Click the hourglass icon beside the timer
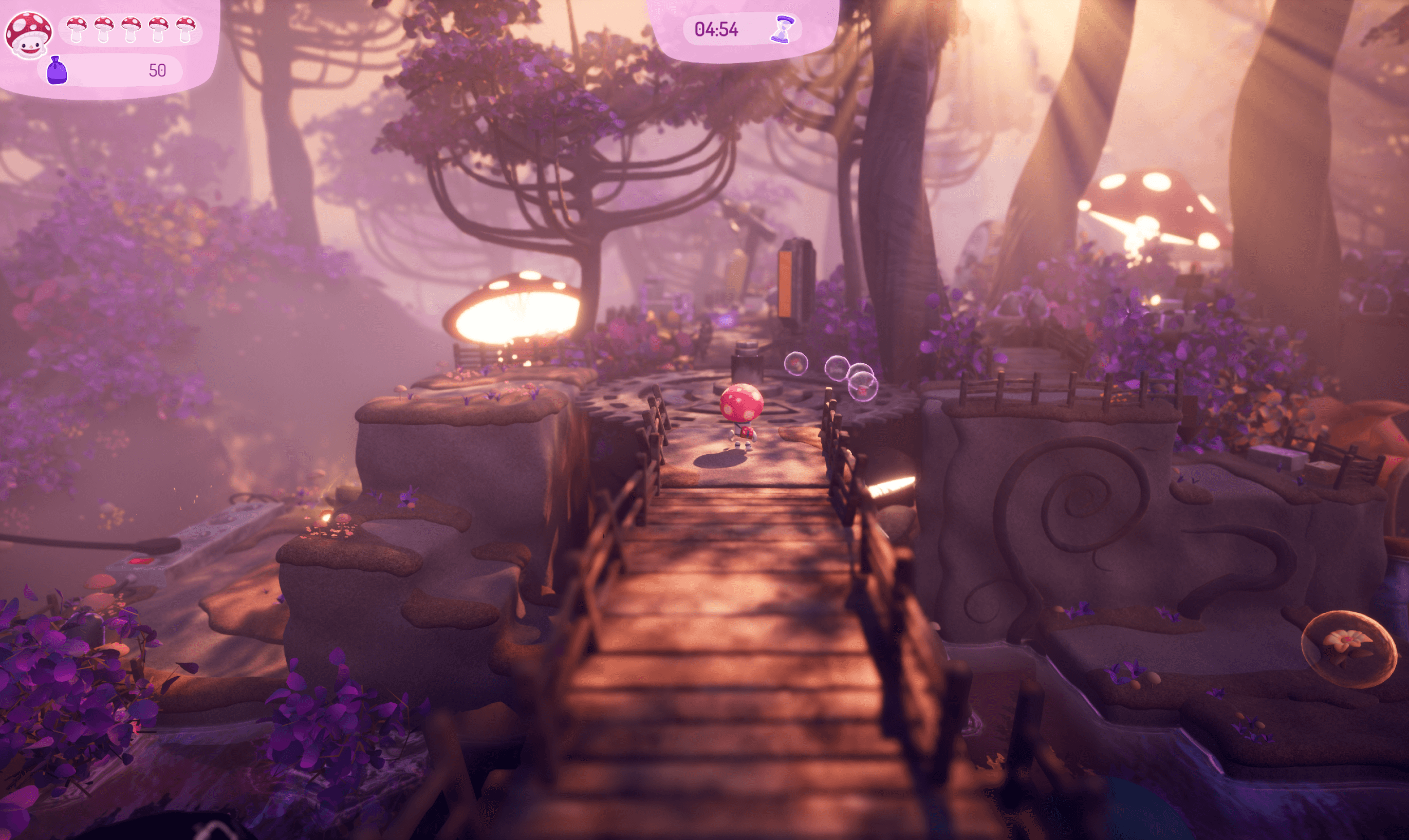This screenshot has width=1409, height=840. pos(783,29)
